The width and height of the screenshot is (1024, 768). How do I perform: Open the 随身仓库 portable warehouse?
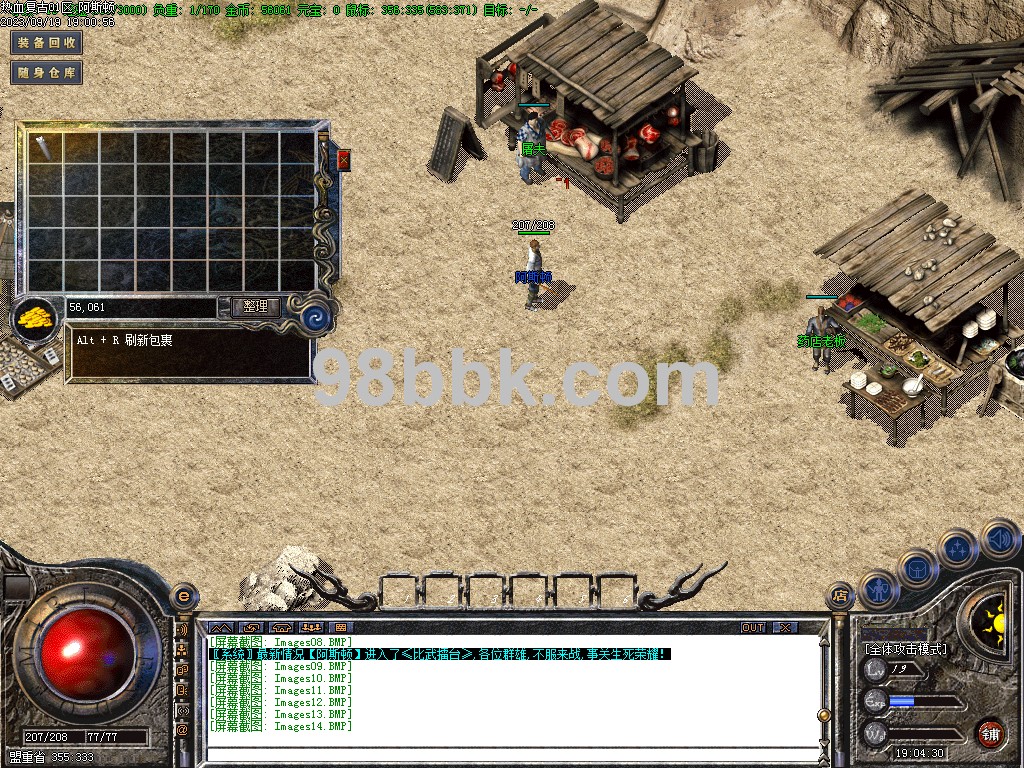coord(45,73)
